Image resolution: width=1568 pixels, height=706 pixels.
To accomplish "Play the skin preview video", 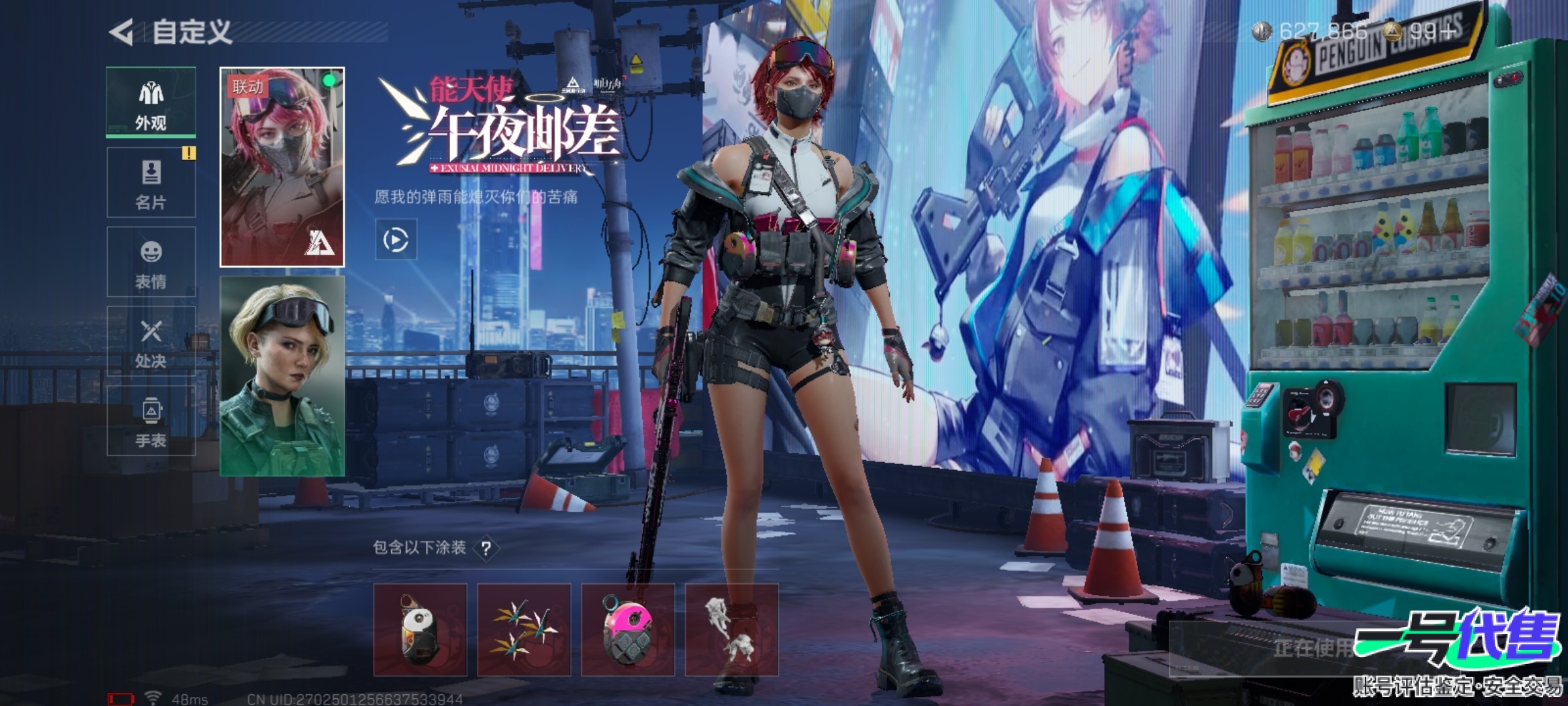I will coord(396,240).
